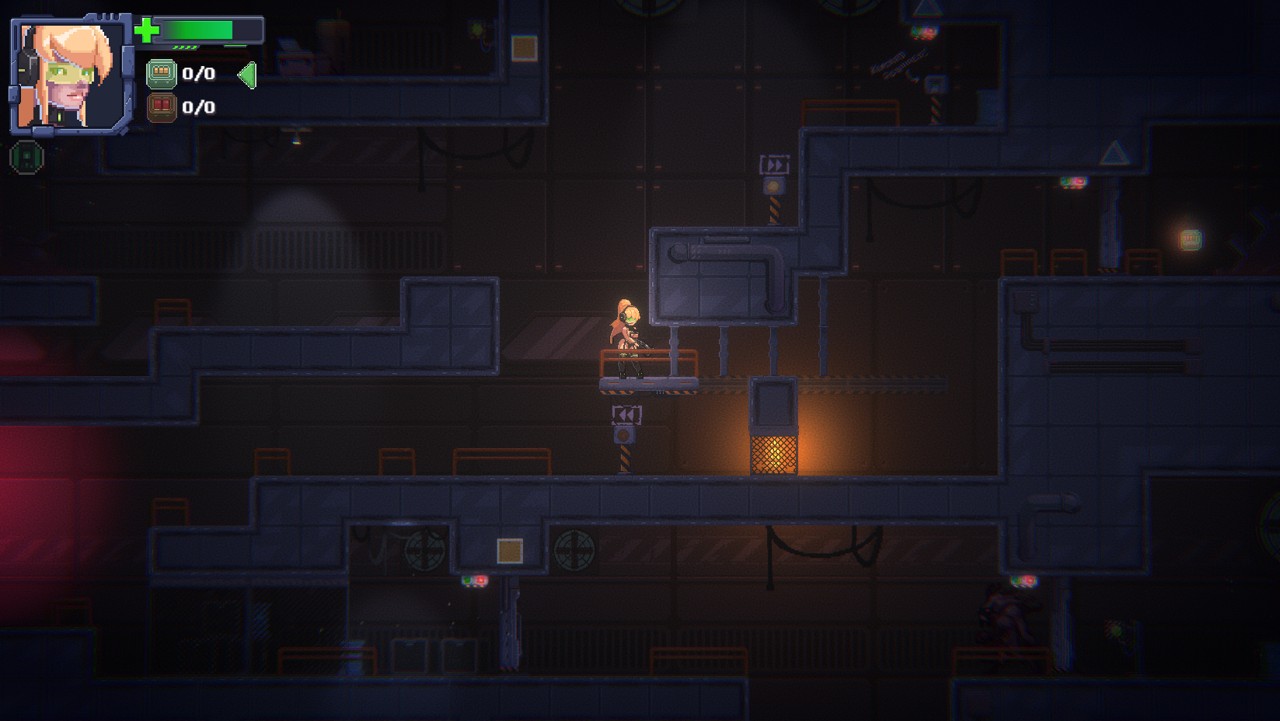Choose the red ammo clip icon
This screenshot has width=1280, height=721.
click(161, 107)
